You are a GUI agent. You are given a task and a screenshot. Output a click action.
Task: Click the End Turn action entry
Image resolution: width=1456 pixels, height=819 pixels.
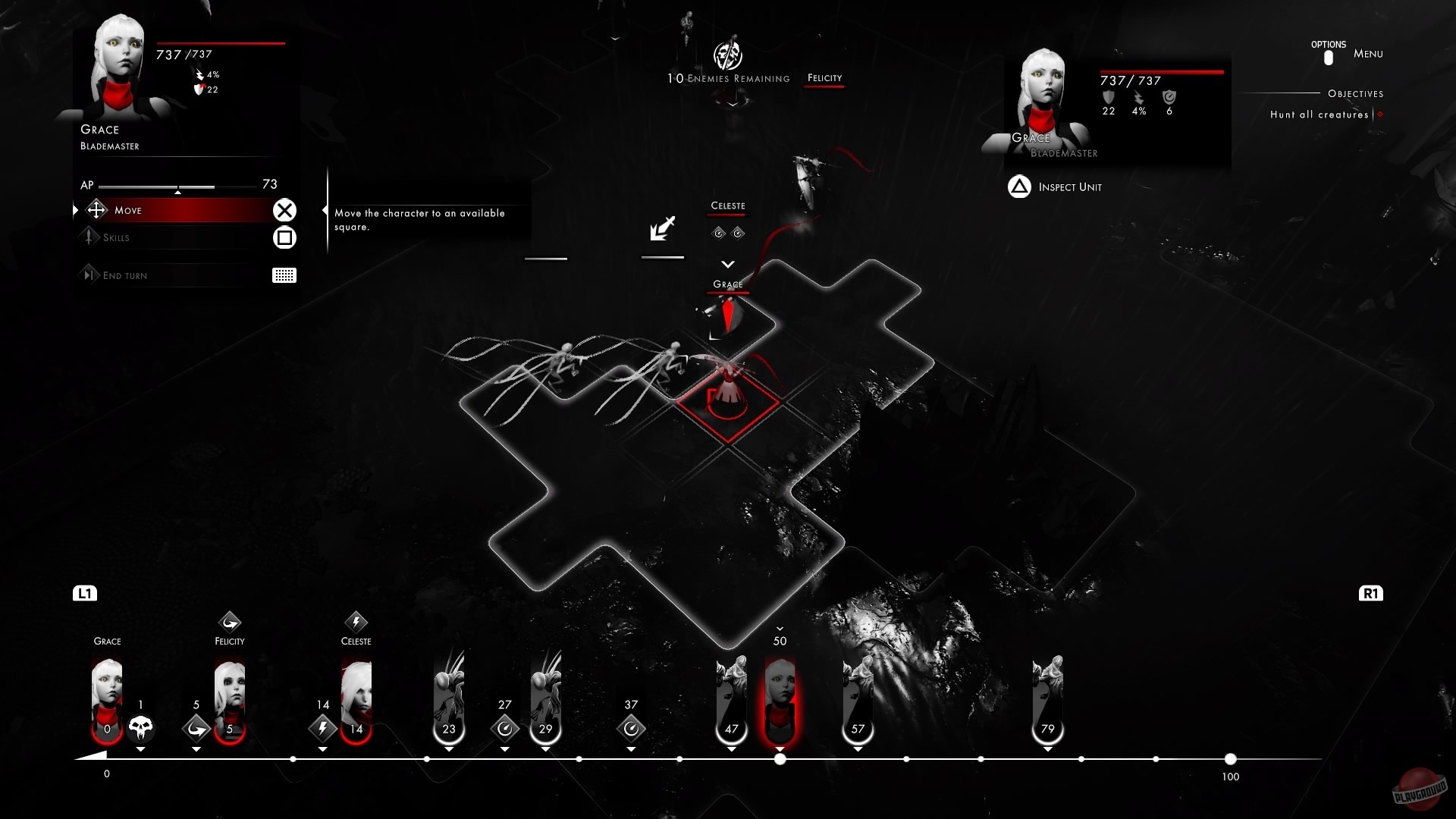pyautogui.click(x=125, y=275)
